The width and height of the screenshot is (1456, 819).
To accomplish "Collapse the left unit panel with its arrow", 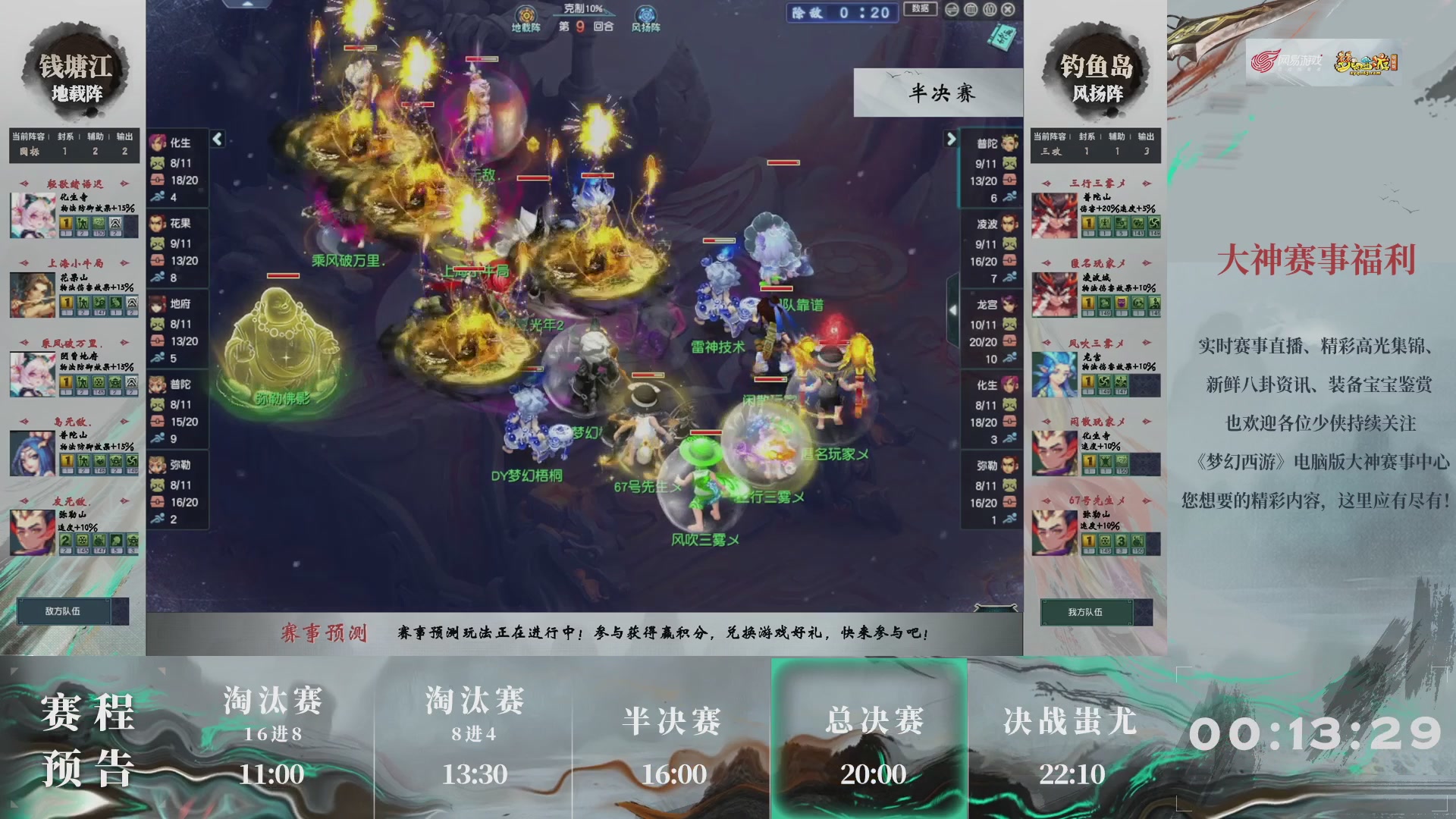I will click(218, 140).
